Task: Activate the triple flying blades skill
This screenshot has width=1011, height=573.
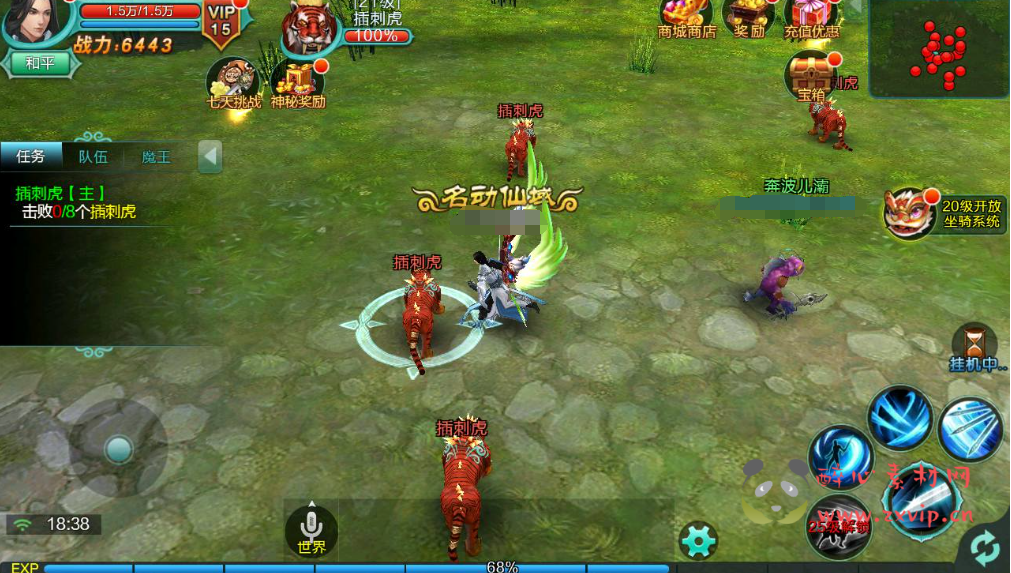Action: 970,429
